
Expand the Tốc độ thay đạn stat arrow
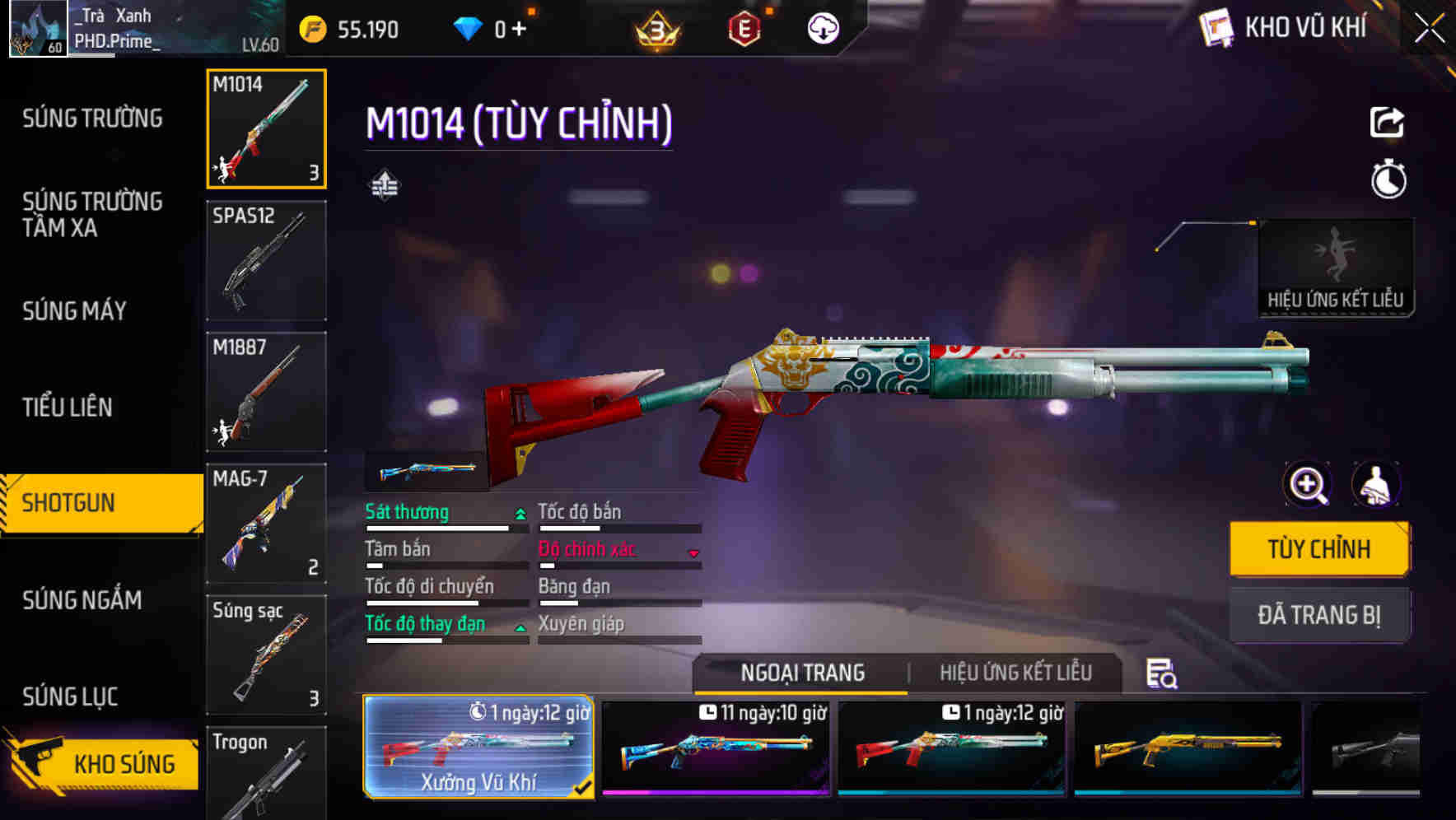point(520,627)
